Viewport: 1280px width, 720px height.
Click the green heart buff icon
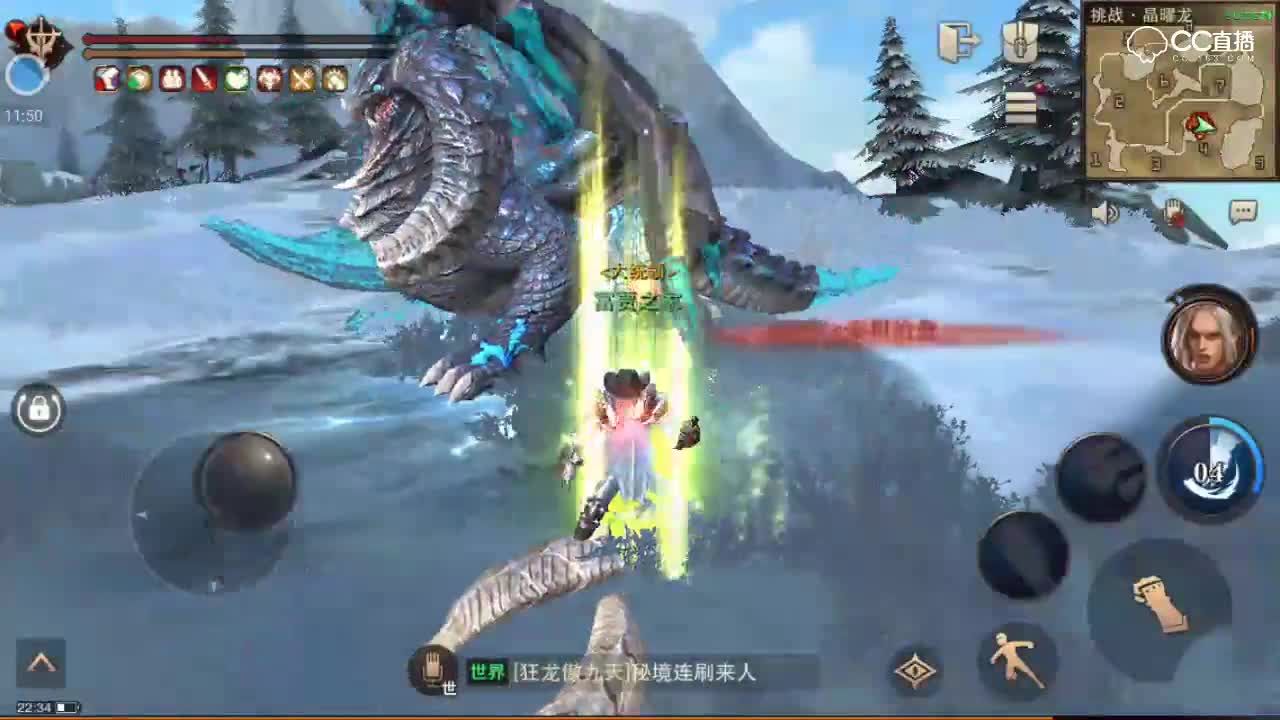pyautogui.click(x=235, y=80)
